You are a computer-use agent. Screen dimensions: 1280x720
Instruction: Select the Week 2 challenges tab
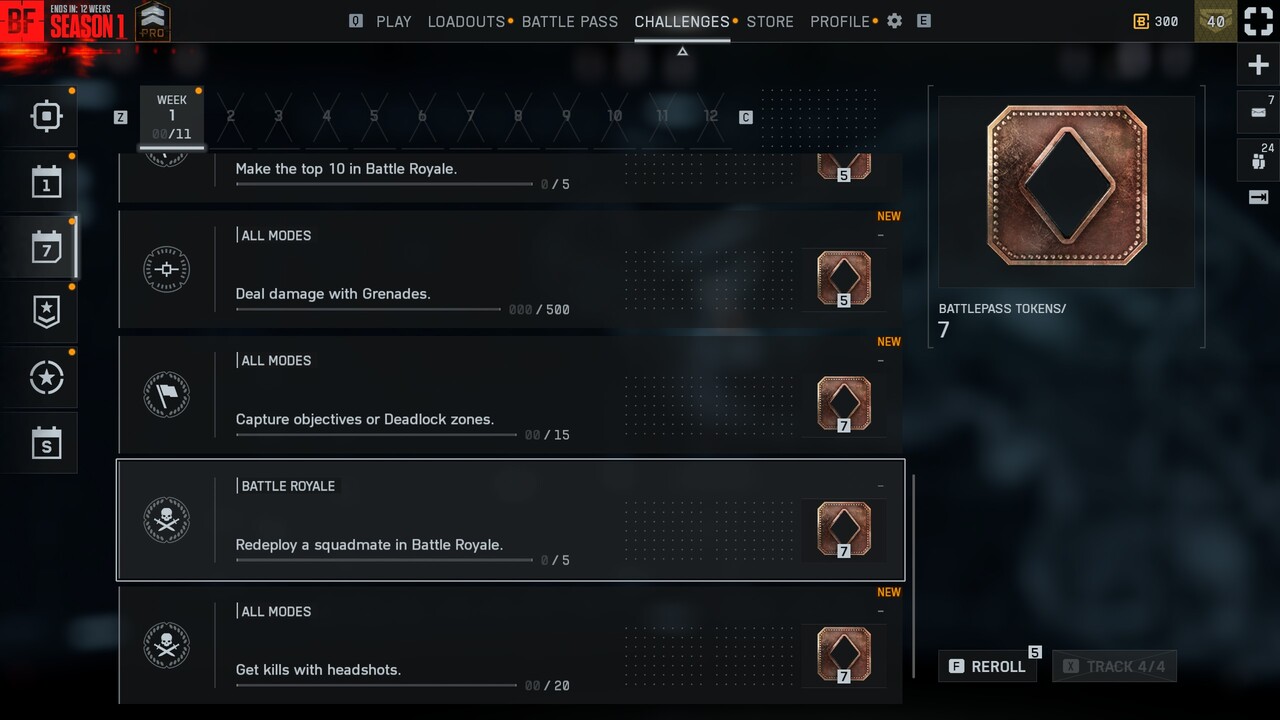[x=231, y=116]
